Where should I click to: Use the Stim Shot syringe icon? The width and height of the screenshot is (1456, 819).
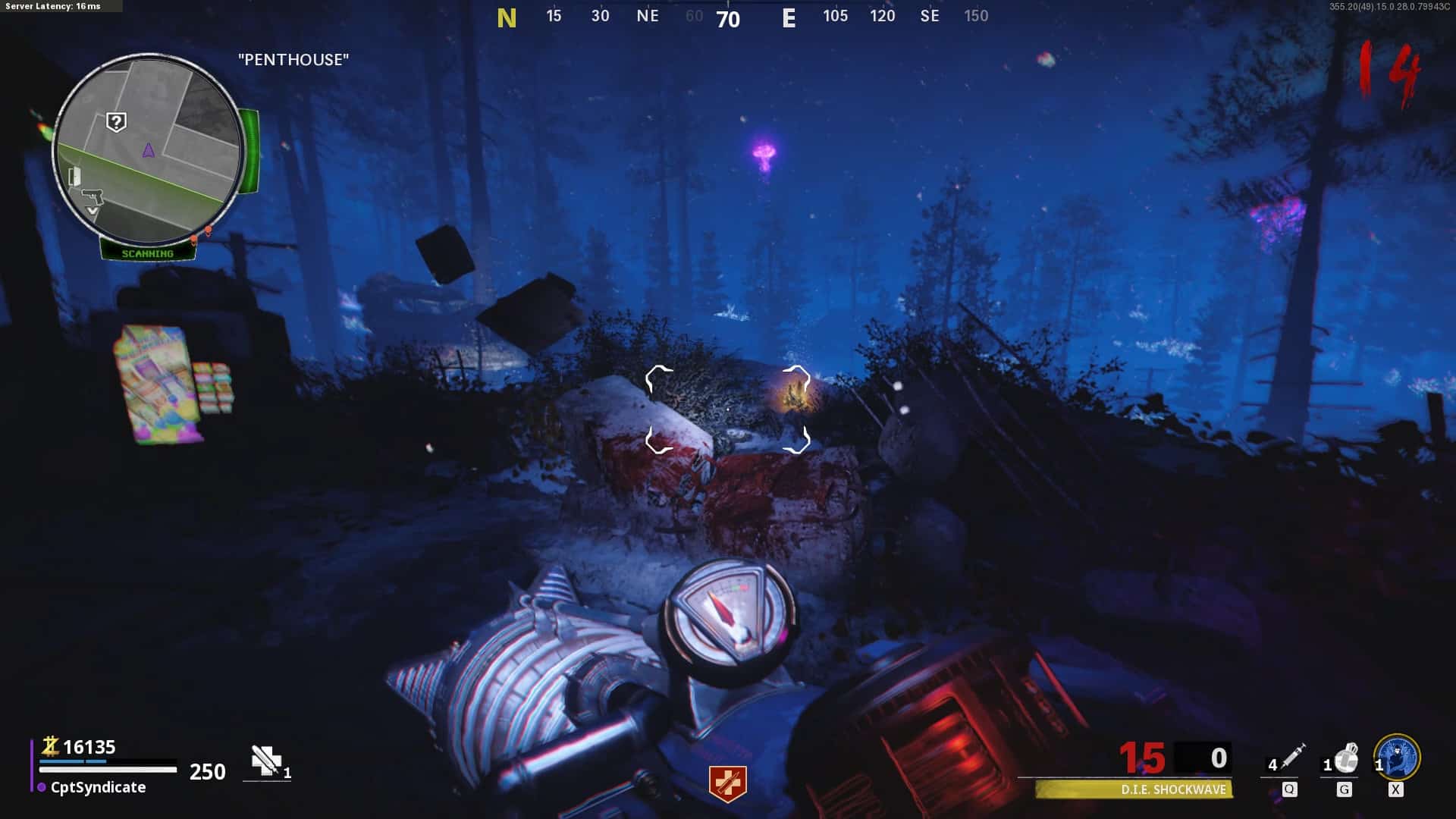tap(1292, 756)
